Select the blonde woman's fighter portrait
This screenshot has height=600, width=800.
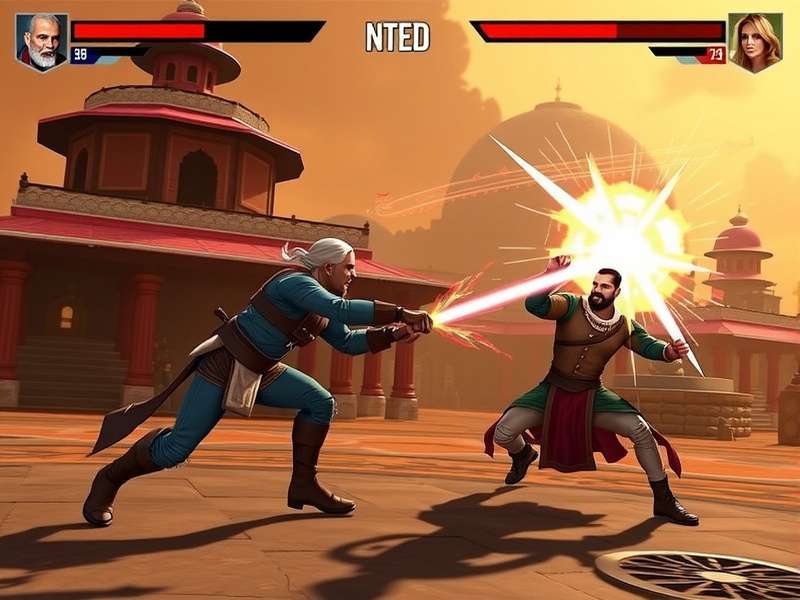[x=755, y=42]
